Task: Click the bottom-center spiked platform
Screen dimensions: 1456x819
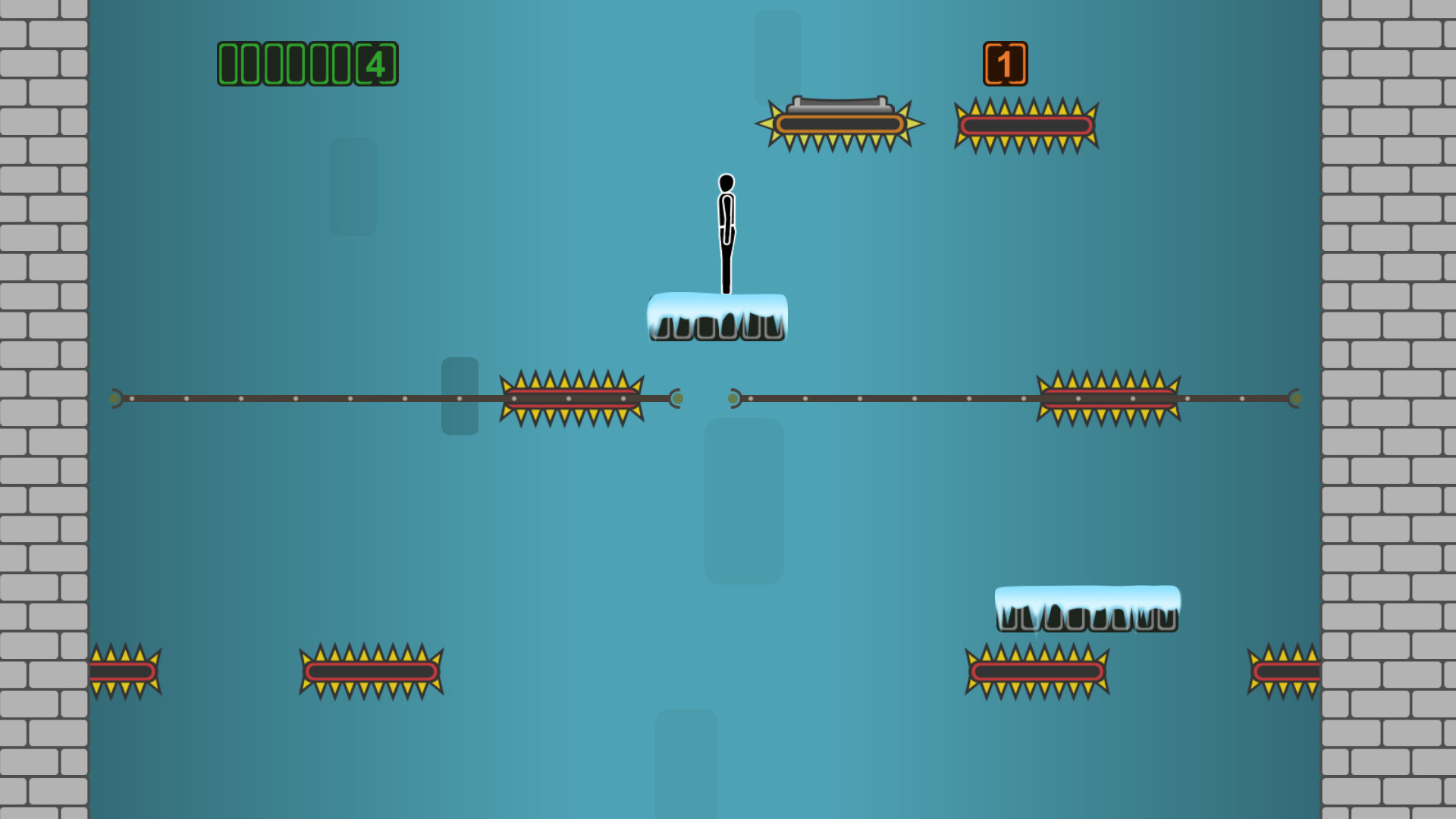Action: (370, 671)
